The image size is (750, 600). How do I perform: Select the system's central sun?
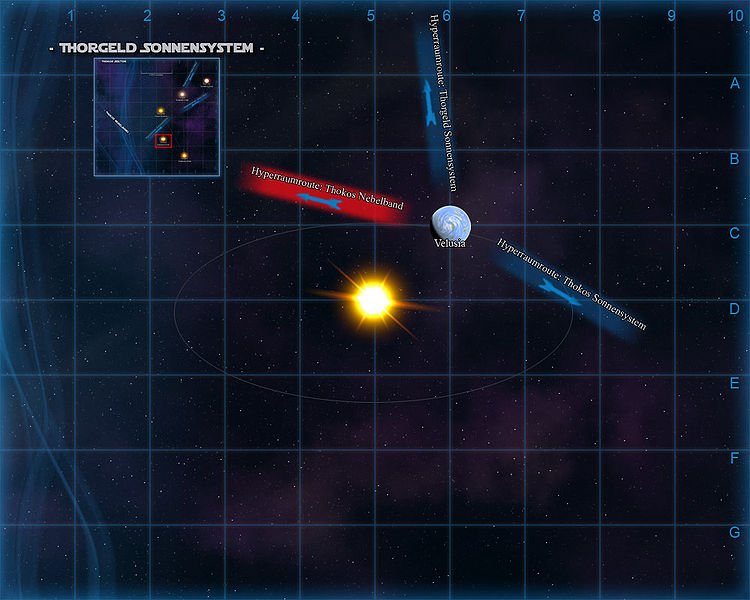(x=372, y=298)
